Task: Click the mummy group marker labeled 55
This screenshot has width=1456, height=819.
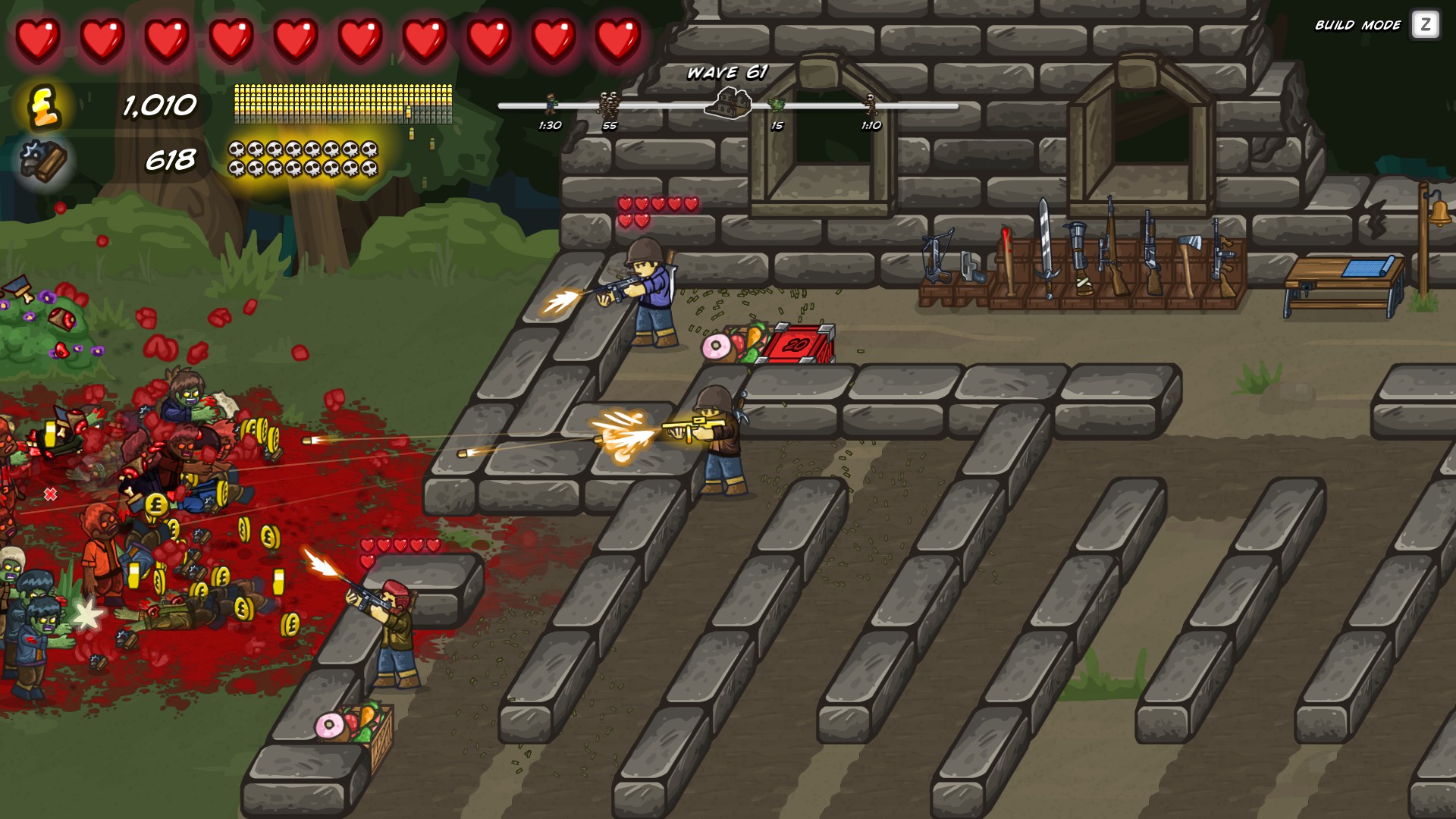Action: click(609, 102)
